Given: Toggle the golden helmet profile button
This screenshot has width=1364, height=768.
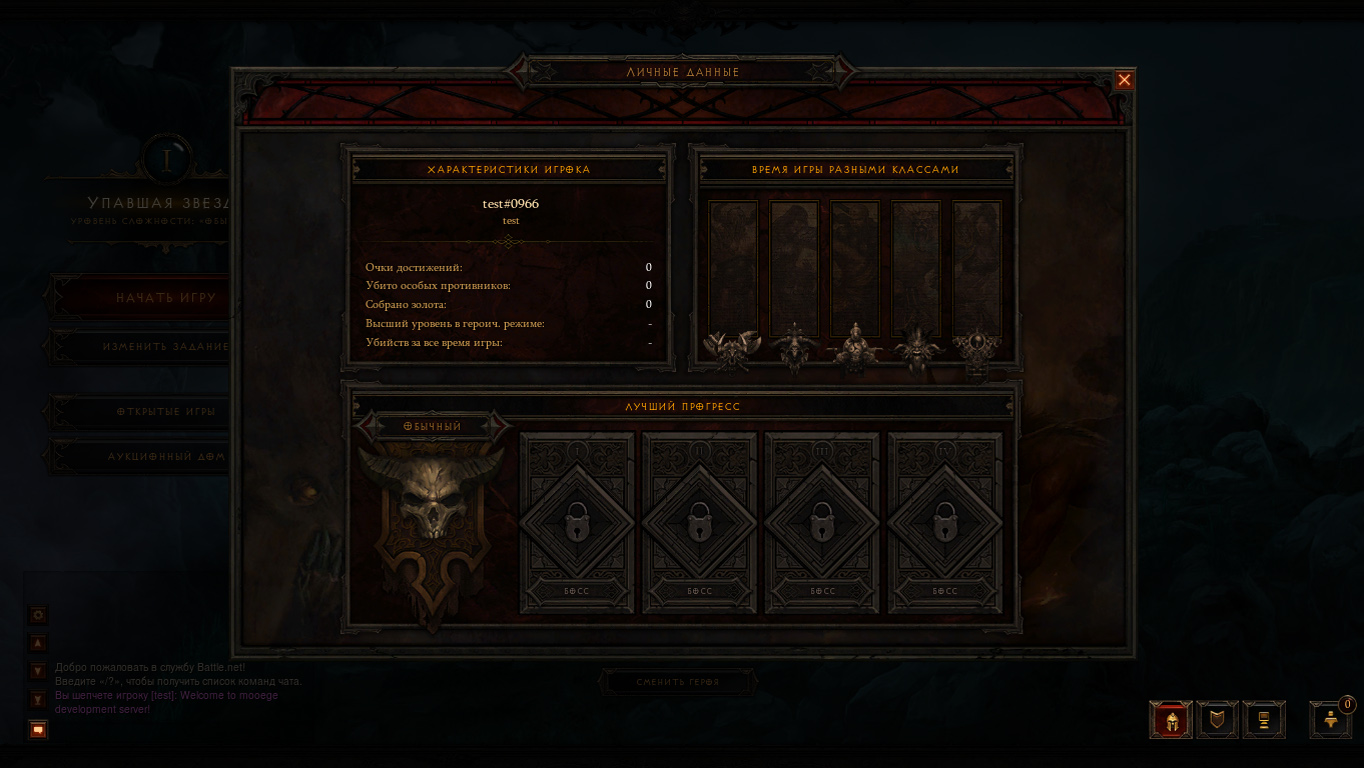Looking at the screenshot, I should point(1171,719).
